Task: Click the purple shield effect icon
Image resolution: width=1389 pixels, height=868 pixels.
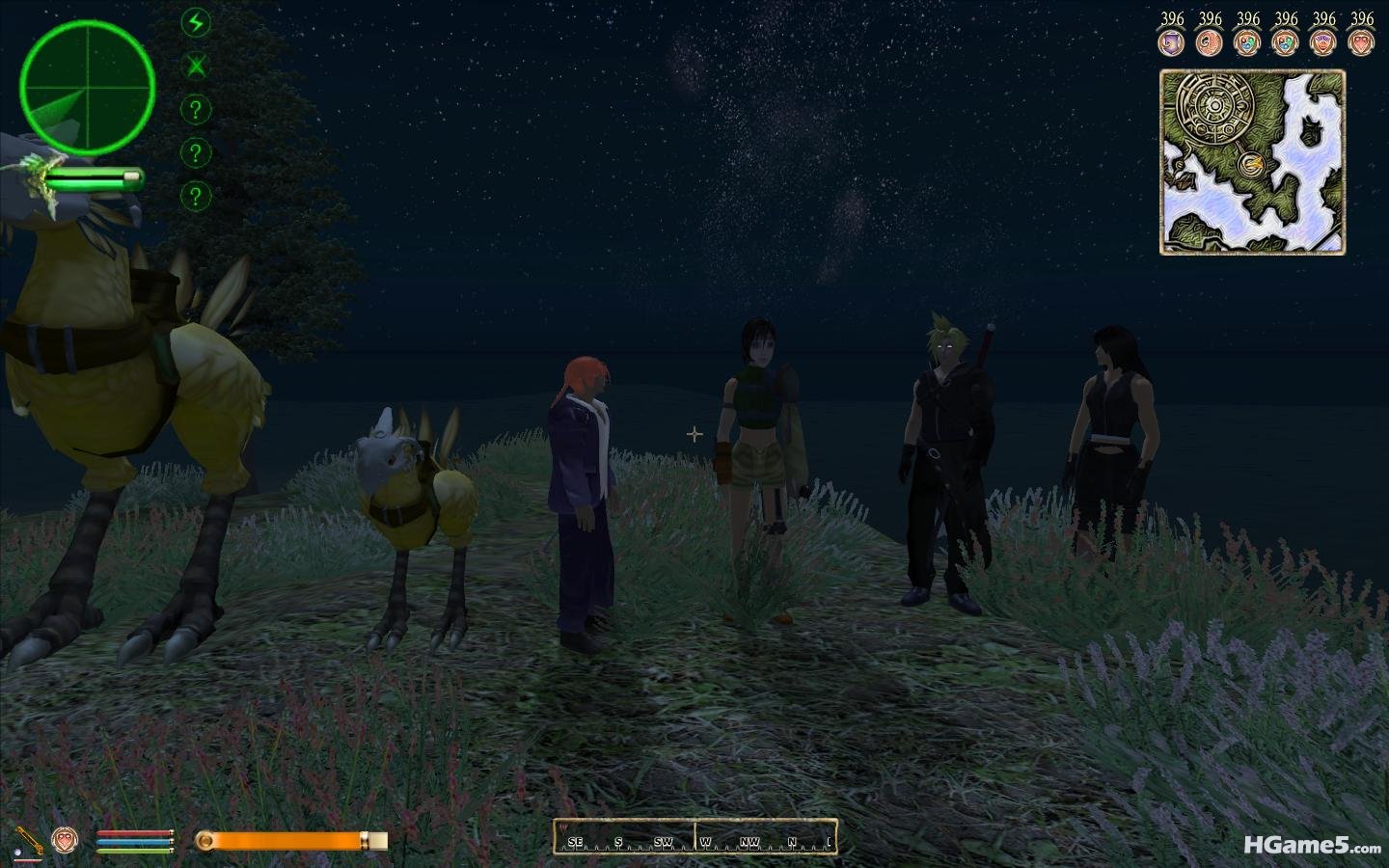Action: [1171, 41]
